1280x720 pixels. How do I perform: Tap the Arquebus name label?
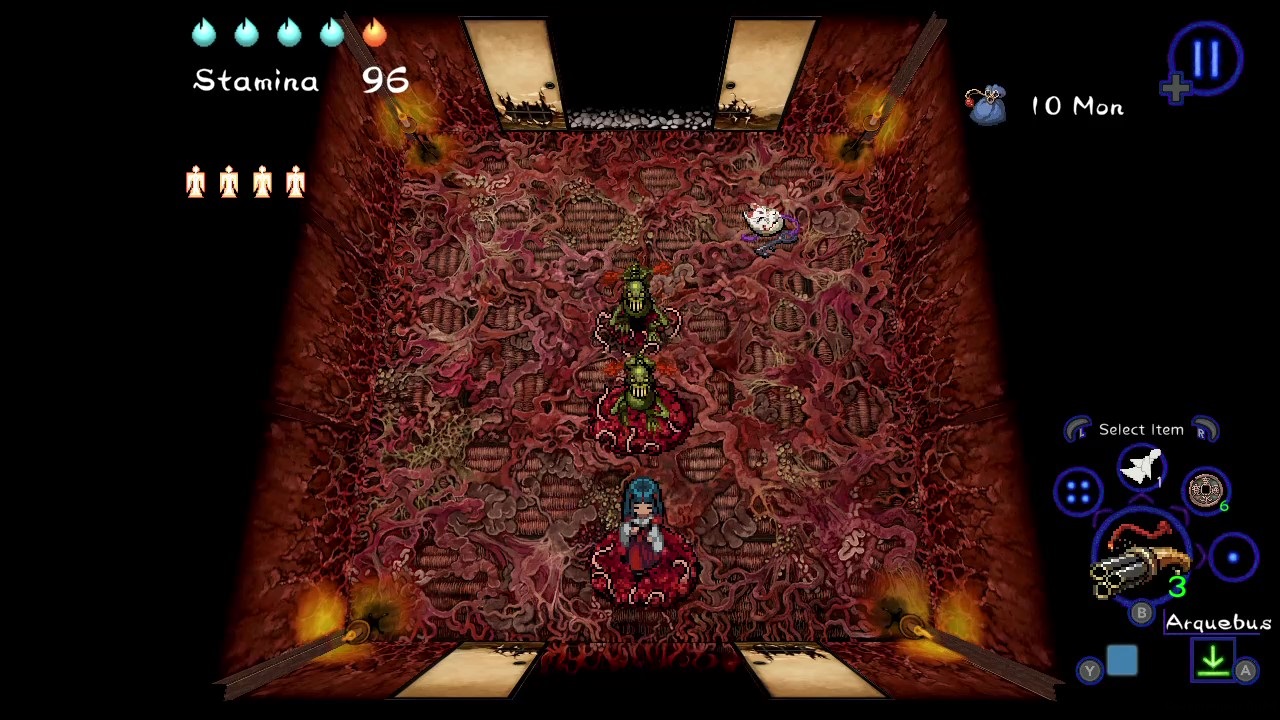[1218, 623]
